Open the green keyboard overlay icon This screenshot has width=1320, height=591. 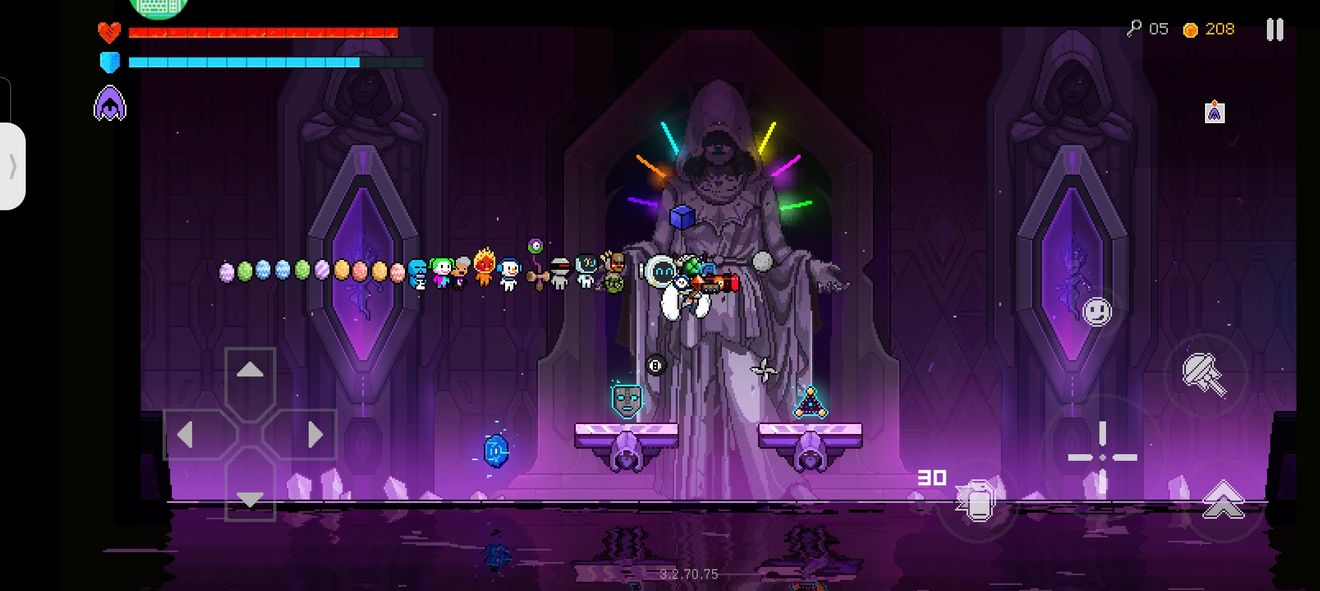point(158,7)
